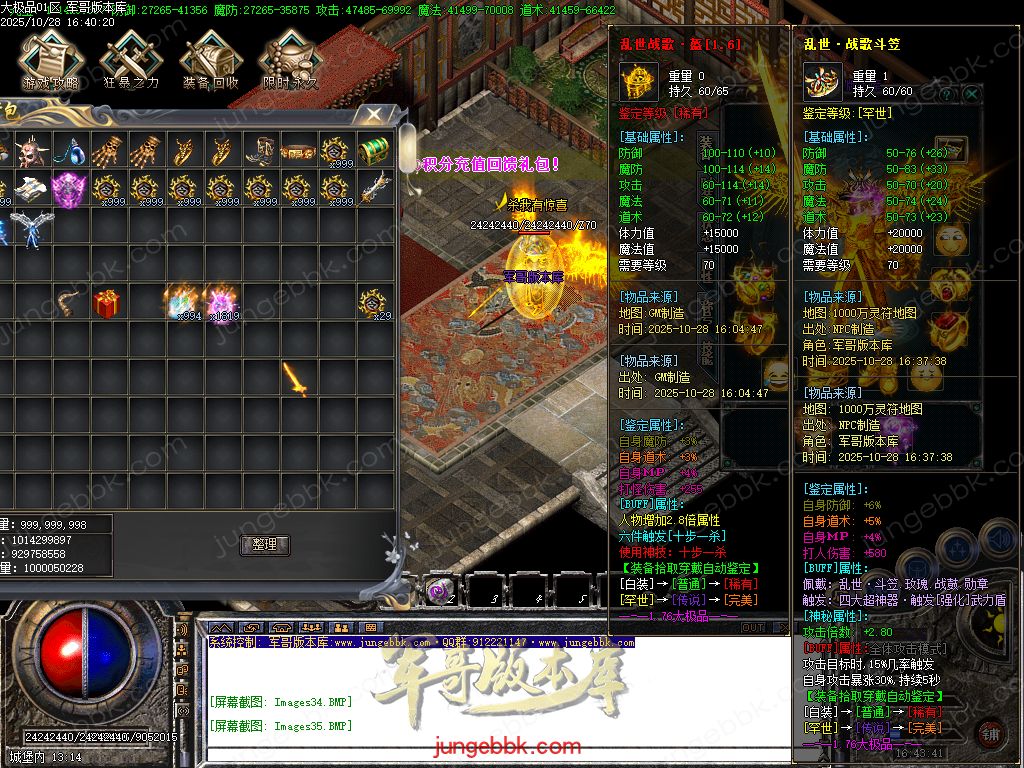
Task: Open the 铺 shop button
Action: [990, 731]
